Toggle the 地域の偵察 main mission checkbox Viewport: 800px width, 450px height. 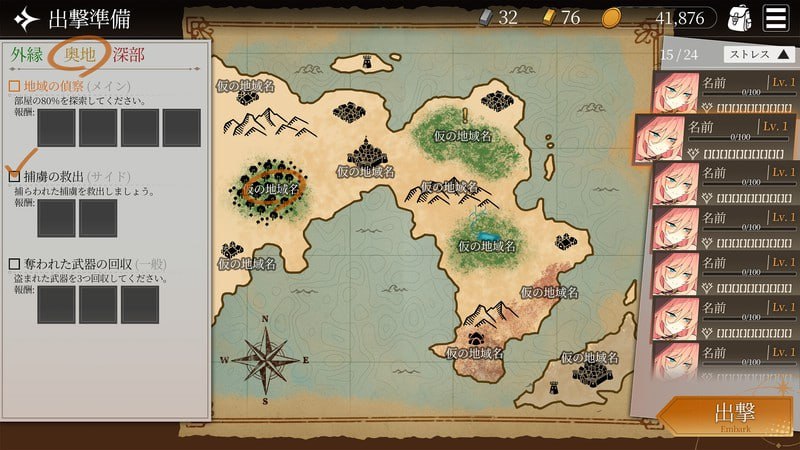[x=14, y=86]
